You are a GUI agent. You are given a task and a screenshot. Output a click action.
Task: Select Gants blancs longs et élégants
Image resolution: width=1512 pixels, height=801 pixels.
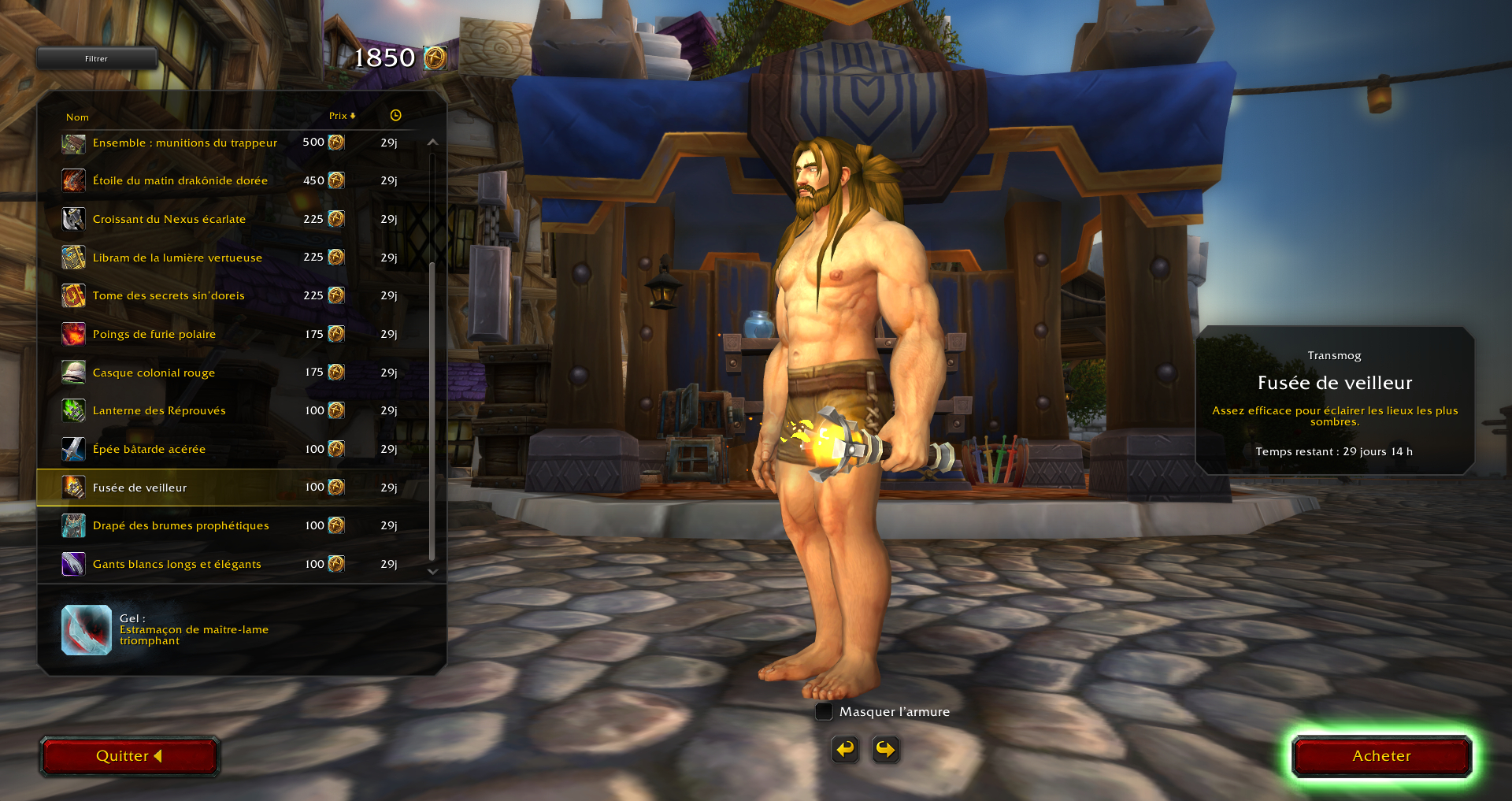pyautogui.click(x=176, y=564)
